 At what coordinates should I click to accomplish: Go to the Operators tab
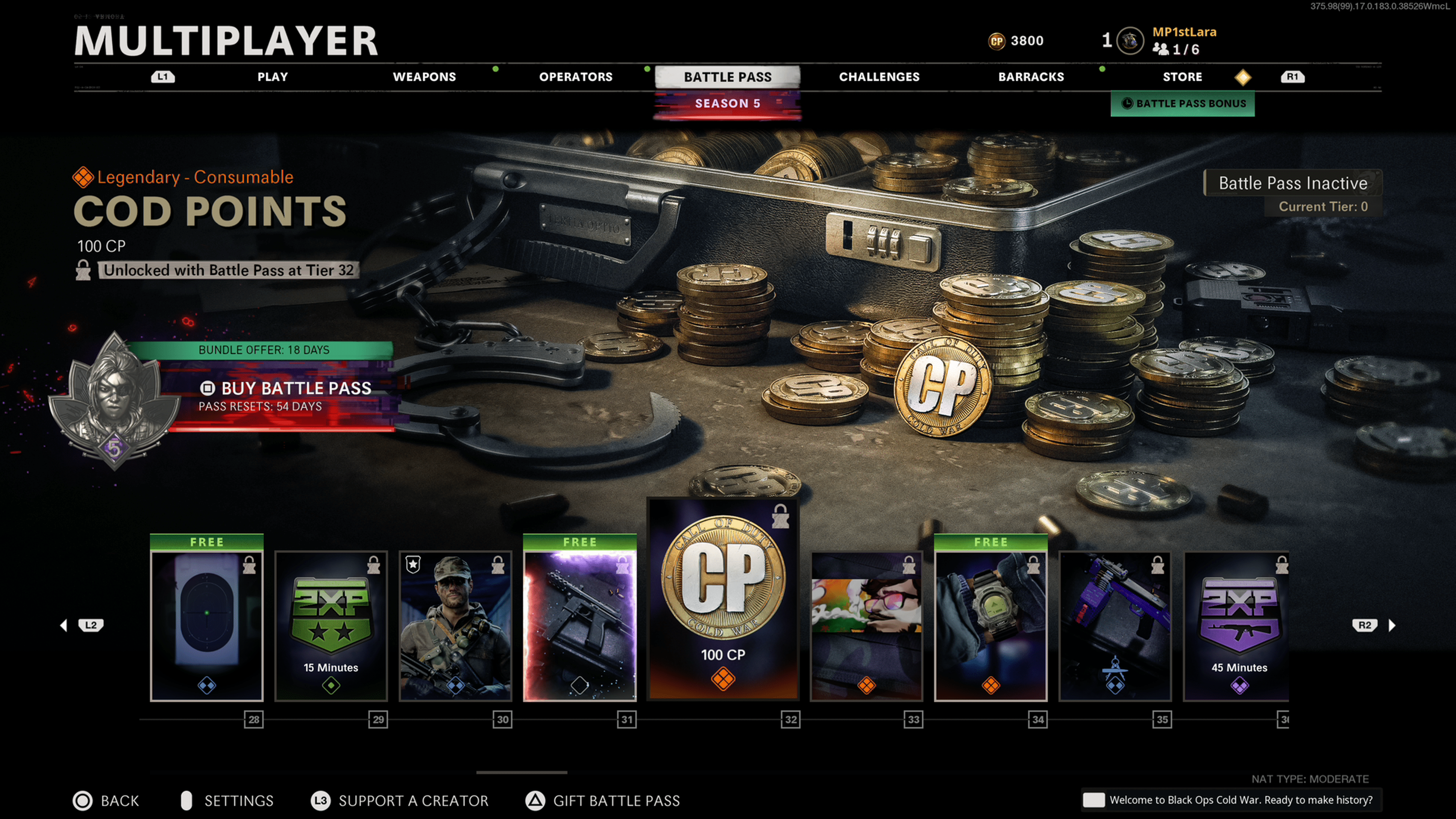click(x=576, y=77)
